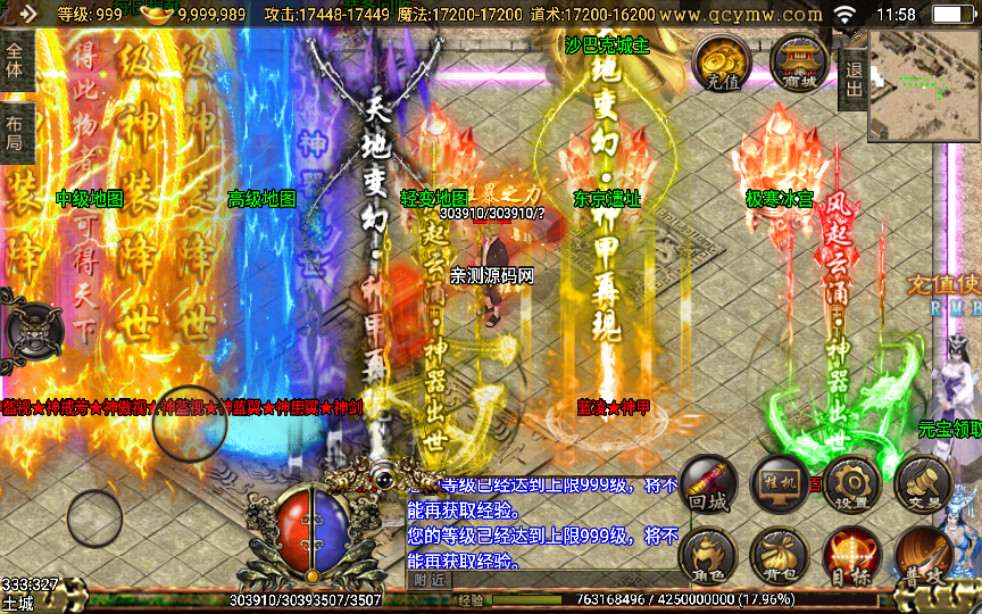Select the 全体 attack mode tab
The image size is (982, 614).
coord(15,60)
